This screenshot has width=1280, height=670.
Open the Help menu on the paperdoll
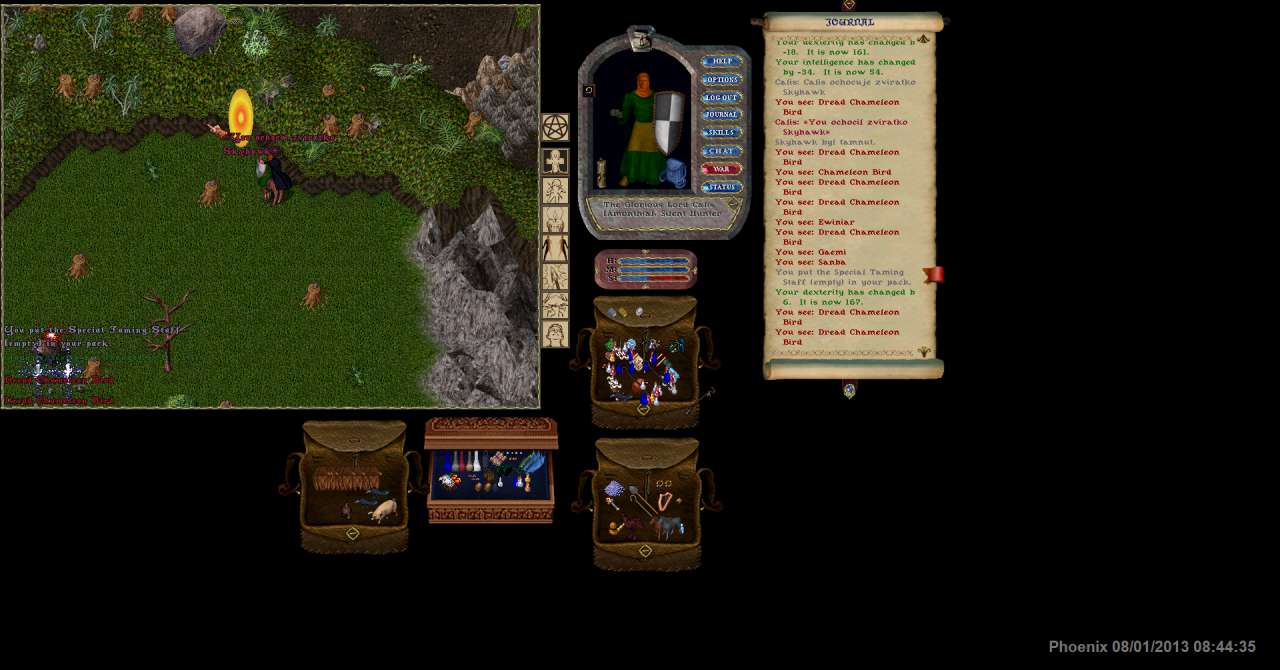pyautogui.click(x=721, y=61)
